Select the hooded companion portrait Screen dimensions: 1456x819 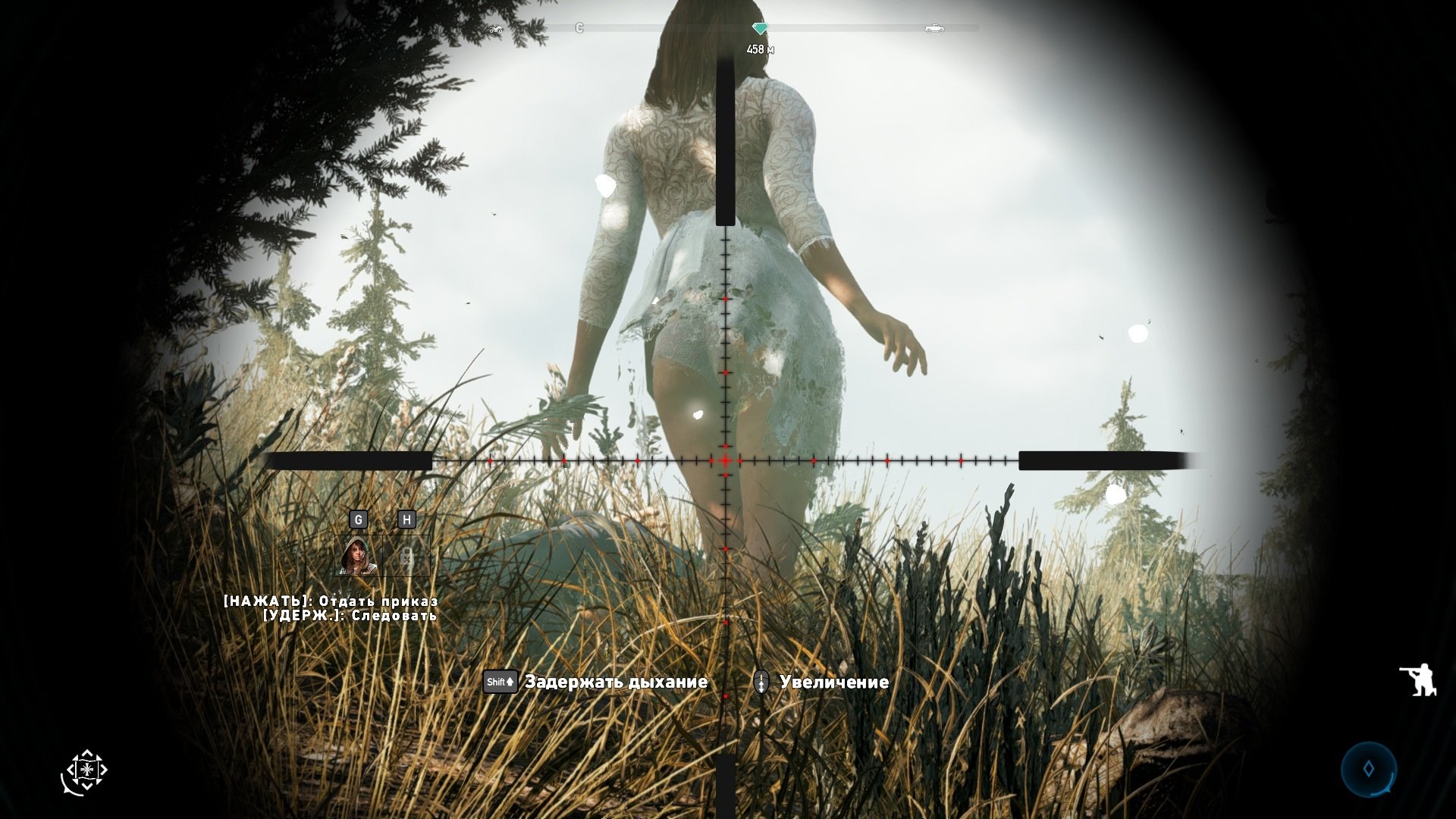(x=358, y=556)
